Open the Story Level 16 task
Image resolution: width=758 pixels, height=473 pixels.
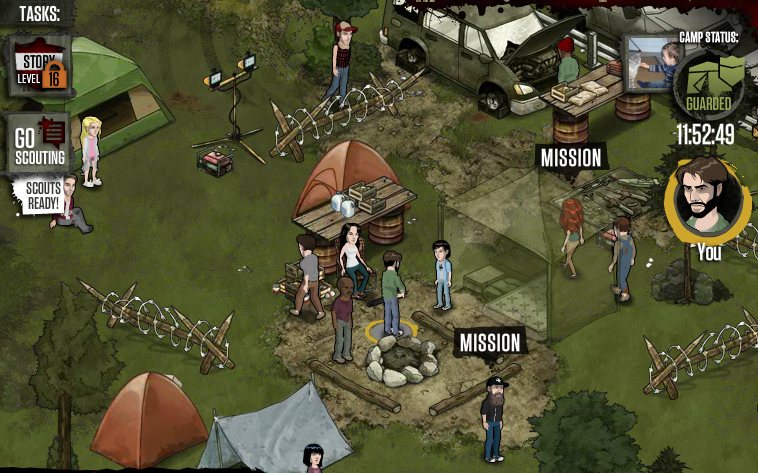coord(40,68)
